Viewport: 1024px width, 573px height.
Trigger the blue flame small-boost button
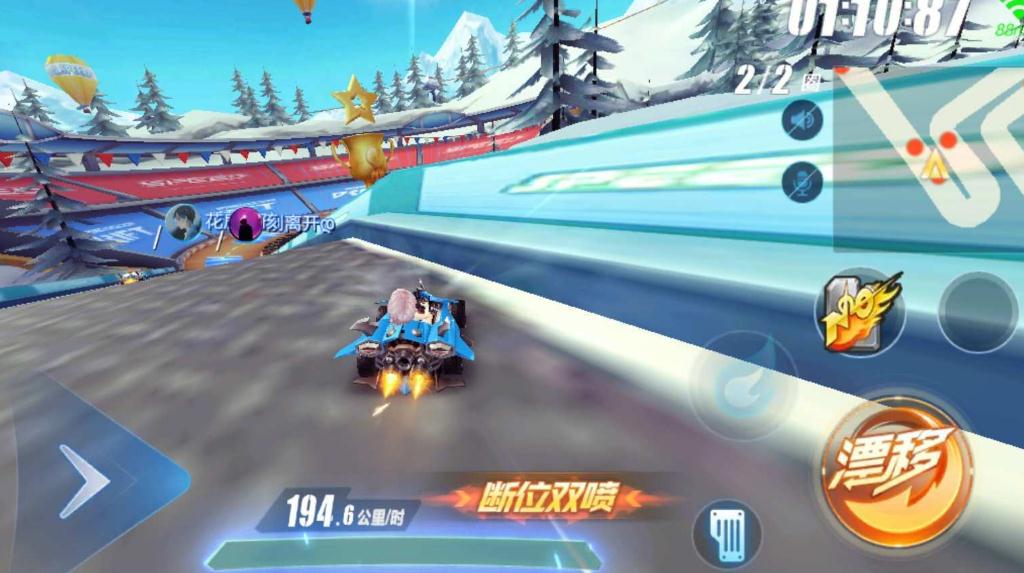(x=740, y=381)
